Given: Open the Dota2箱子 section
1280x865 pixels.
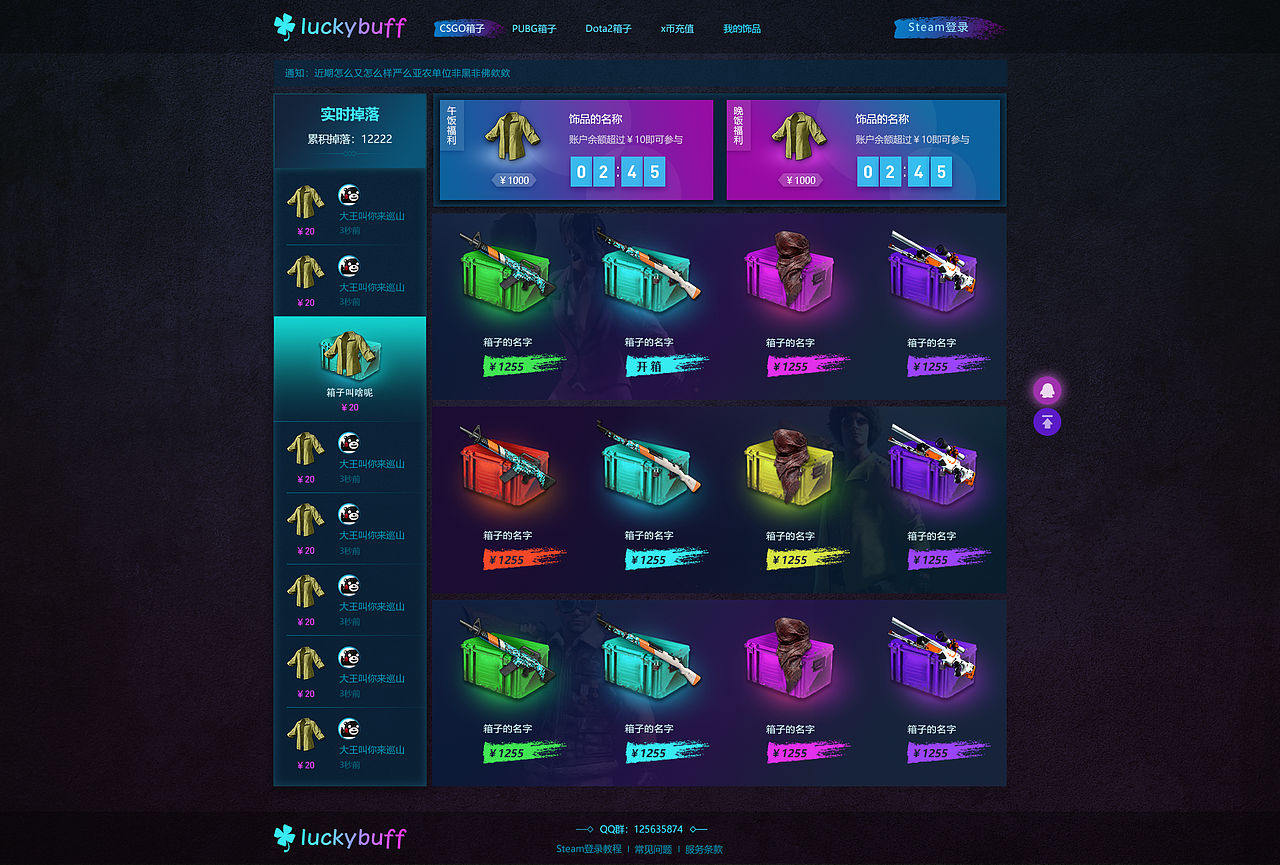Looking at the screenshot, I should coord(607,28).
